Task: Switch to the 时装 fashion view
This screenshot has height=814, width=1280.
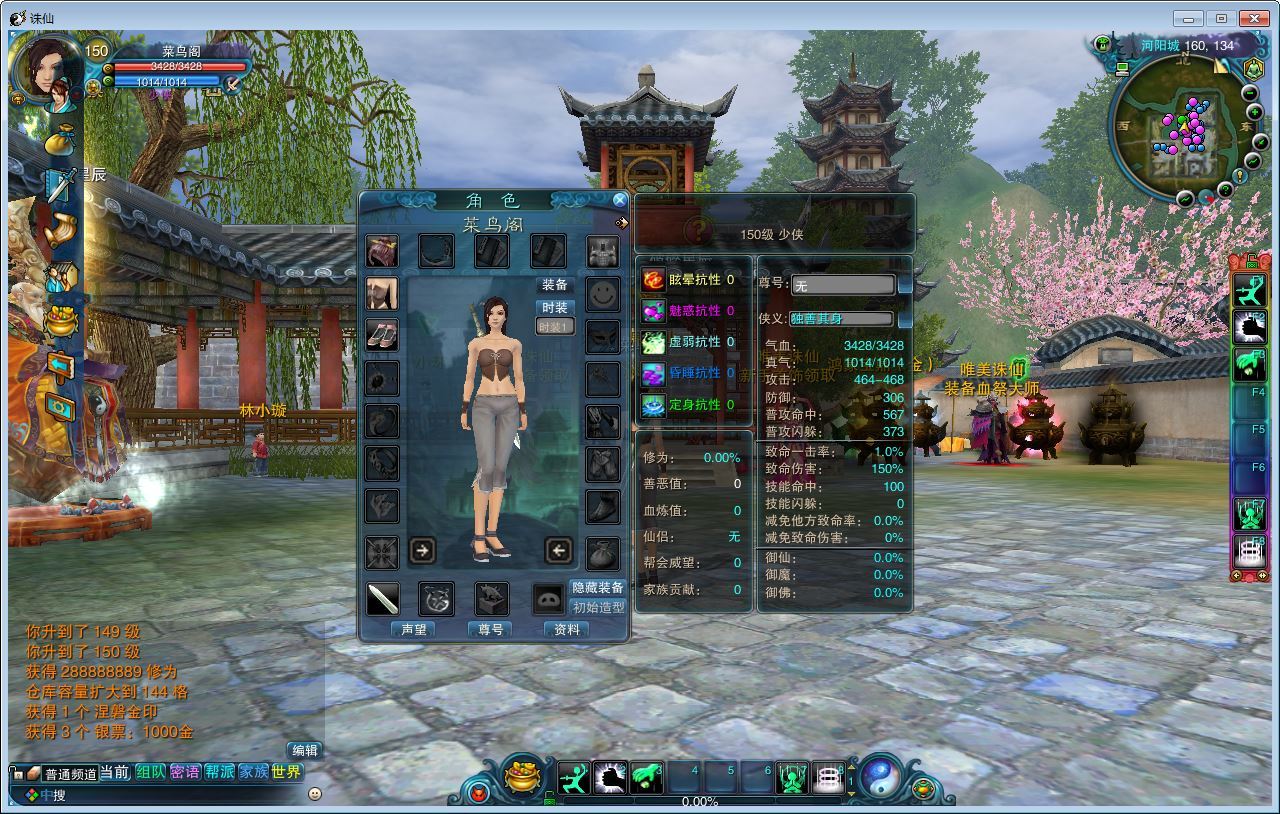Action: tap(555, 308)
